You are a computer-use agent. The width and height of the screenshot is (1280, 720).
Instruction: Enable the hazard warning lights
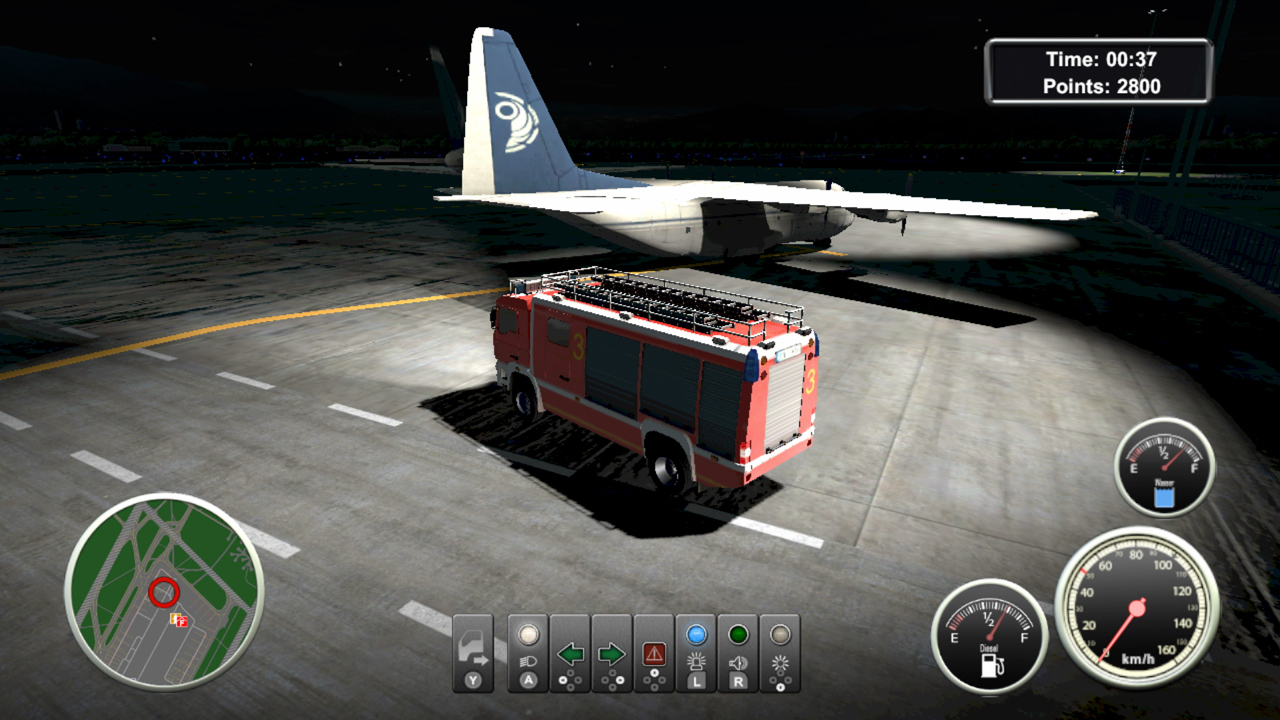[x=654, y=652]
